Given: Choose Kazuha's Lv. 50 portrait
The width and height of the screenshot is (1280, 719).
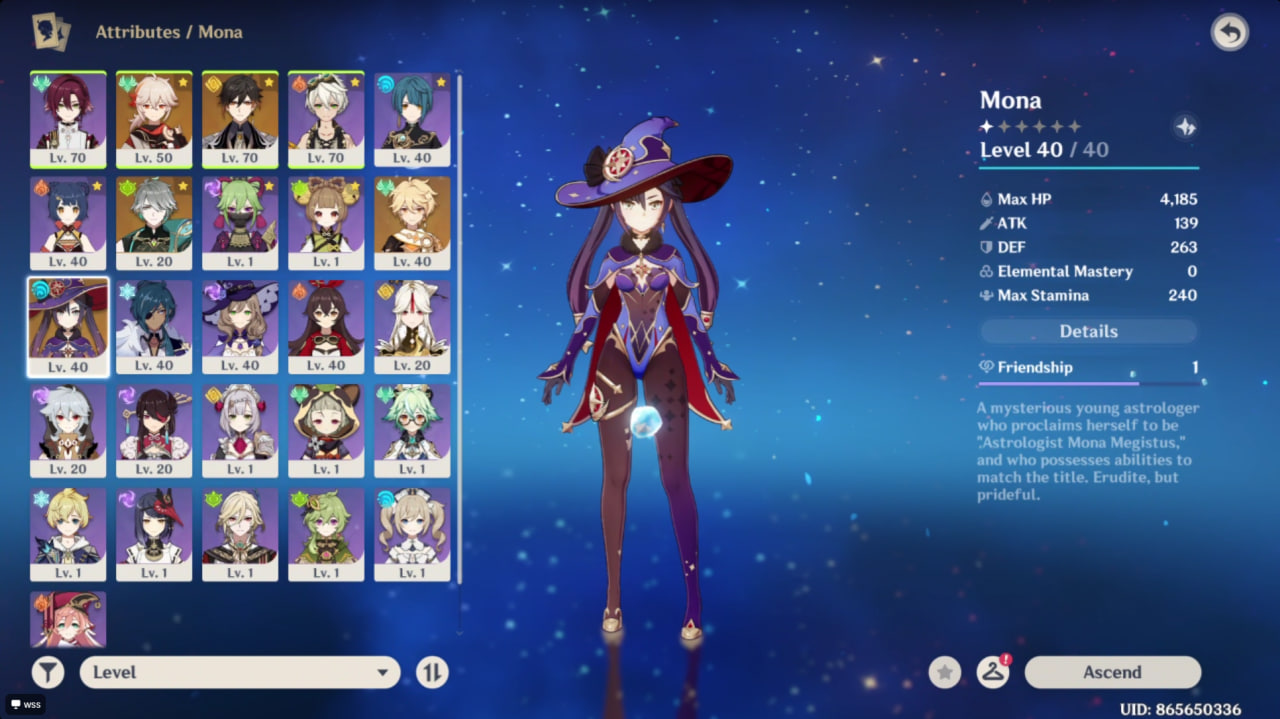Looking at the screenshot, I should pos(154,118).
